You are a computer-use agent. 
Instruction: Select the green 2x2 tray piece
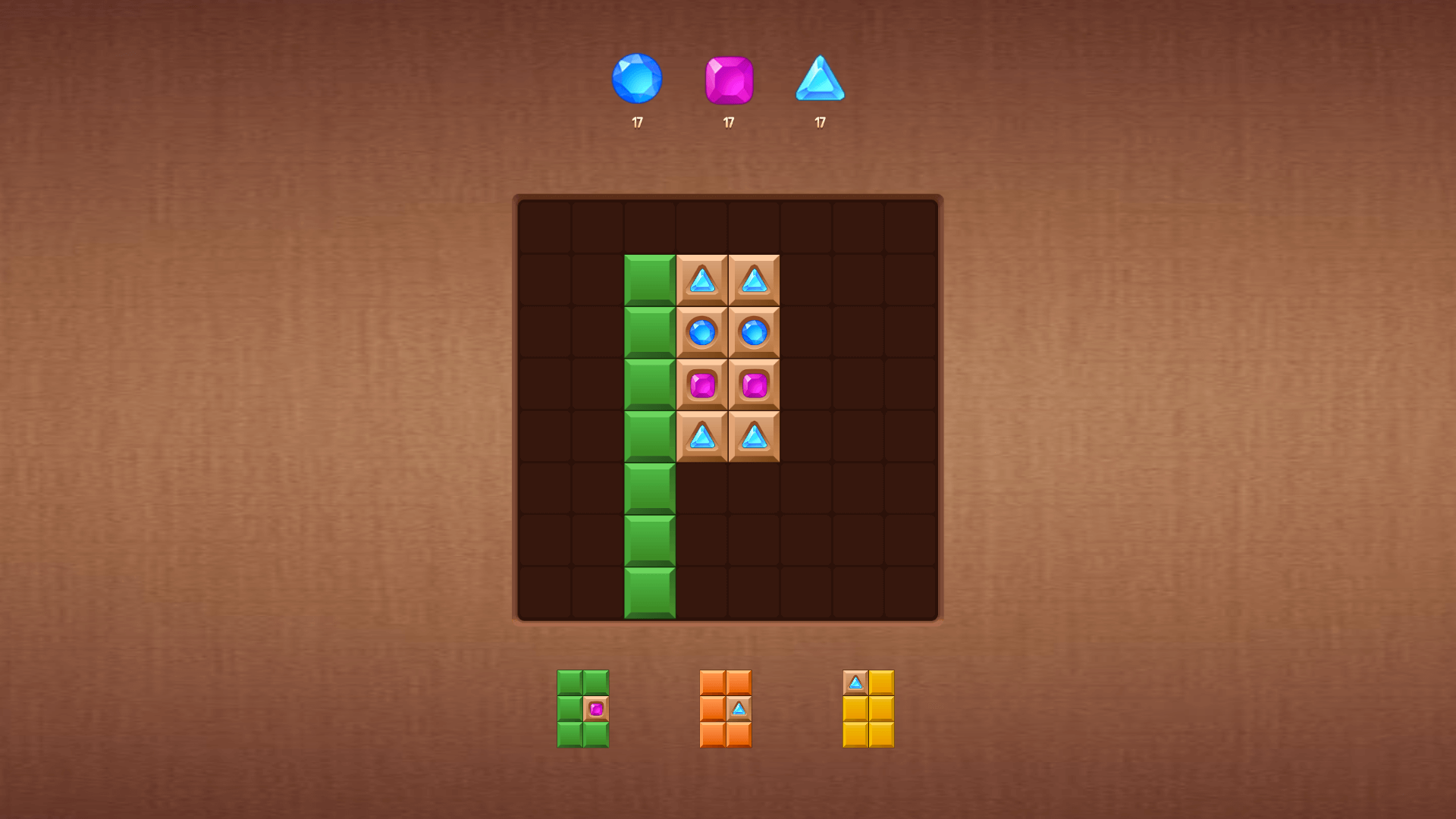point(582,710)
